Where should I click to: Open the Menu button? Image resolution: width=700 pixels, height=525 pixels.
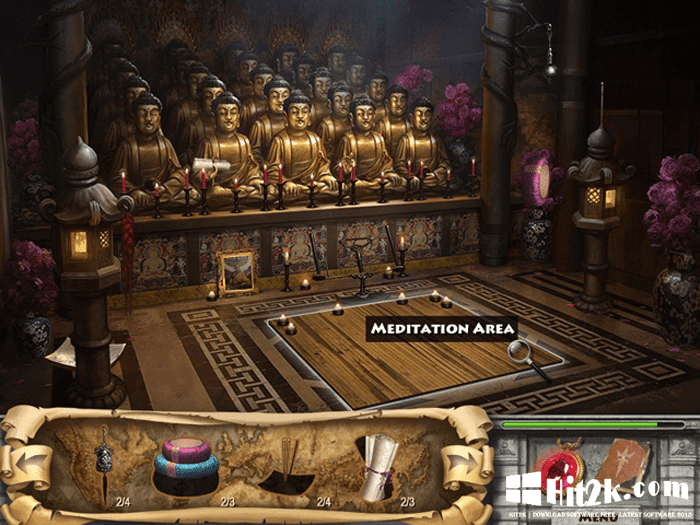tap(593, 518)
